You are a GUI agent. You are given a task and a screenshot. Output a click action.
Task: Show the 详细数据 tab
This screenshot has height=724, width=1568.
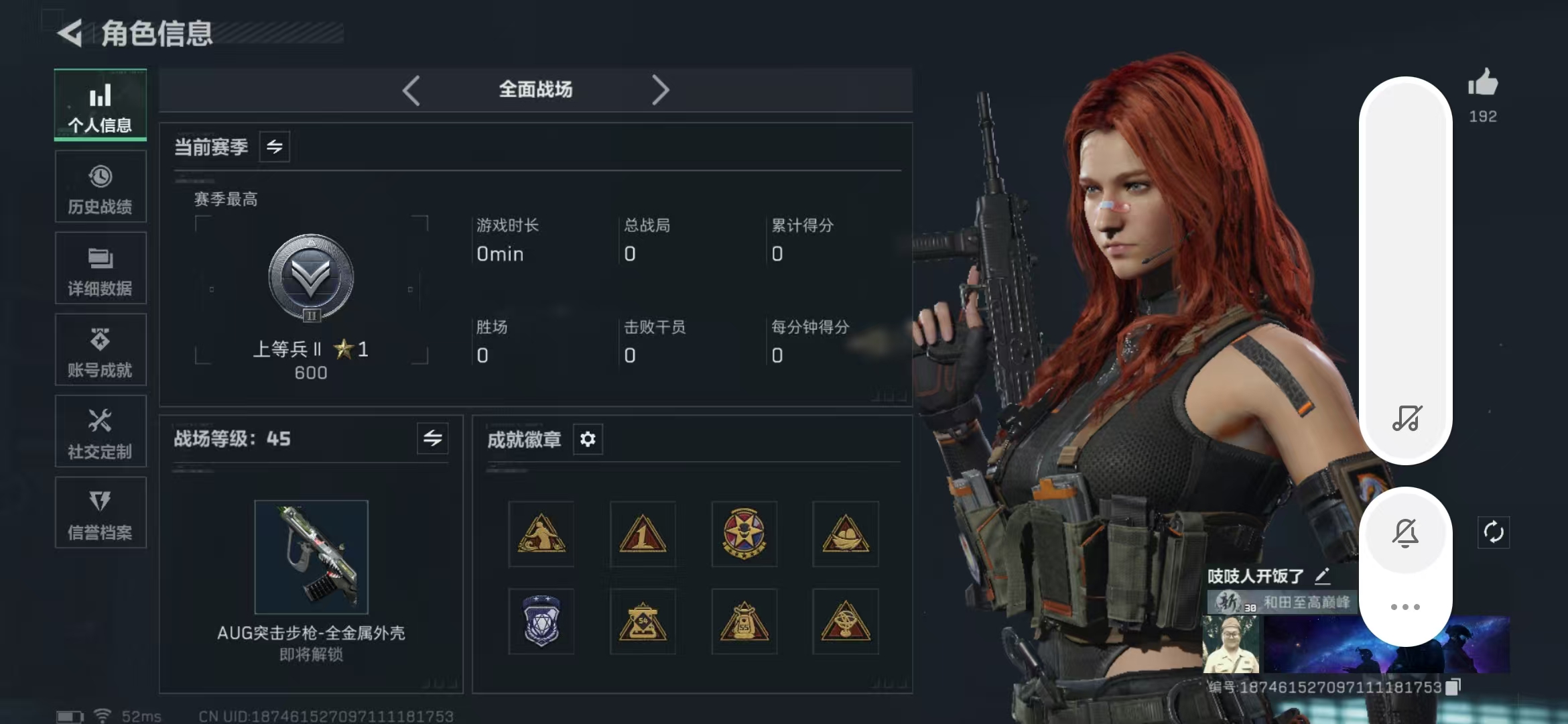[x=101, y=269]
